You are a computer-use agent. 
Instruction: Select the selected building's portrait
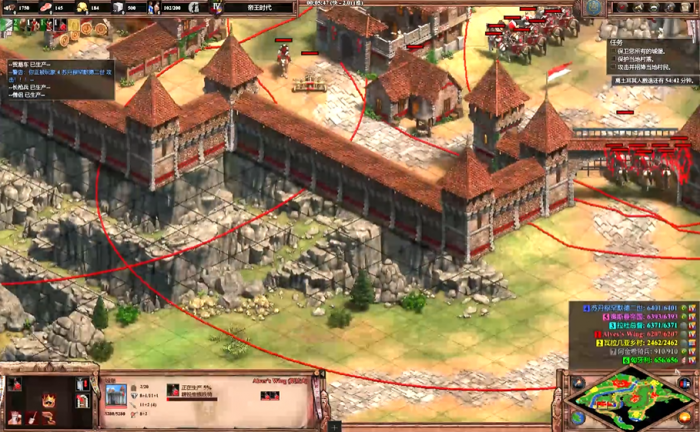click(116, 394)
